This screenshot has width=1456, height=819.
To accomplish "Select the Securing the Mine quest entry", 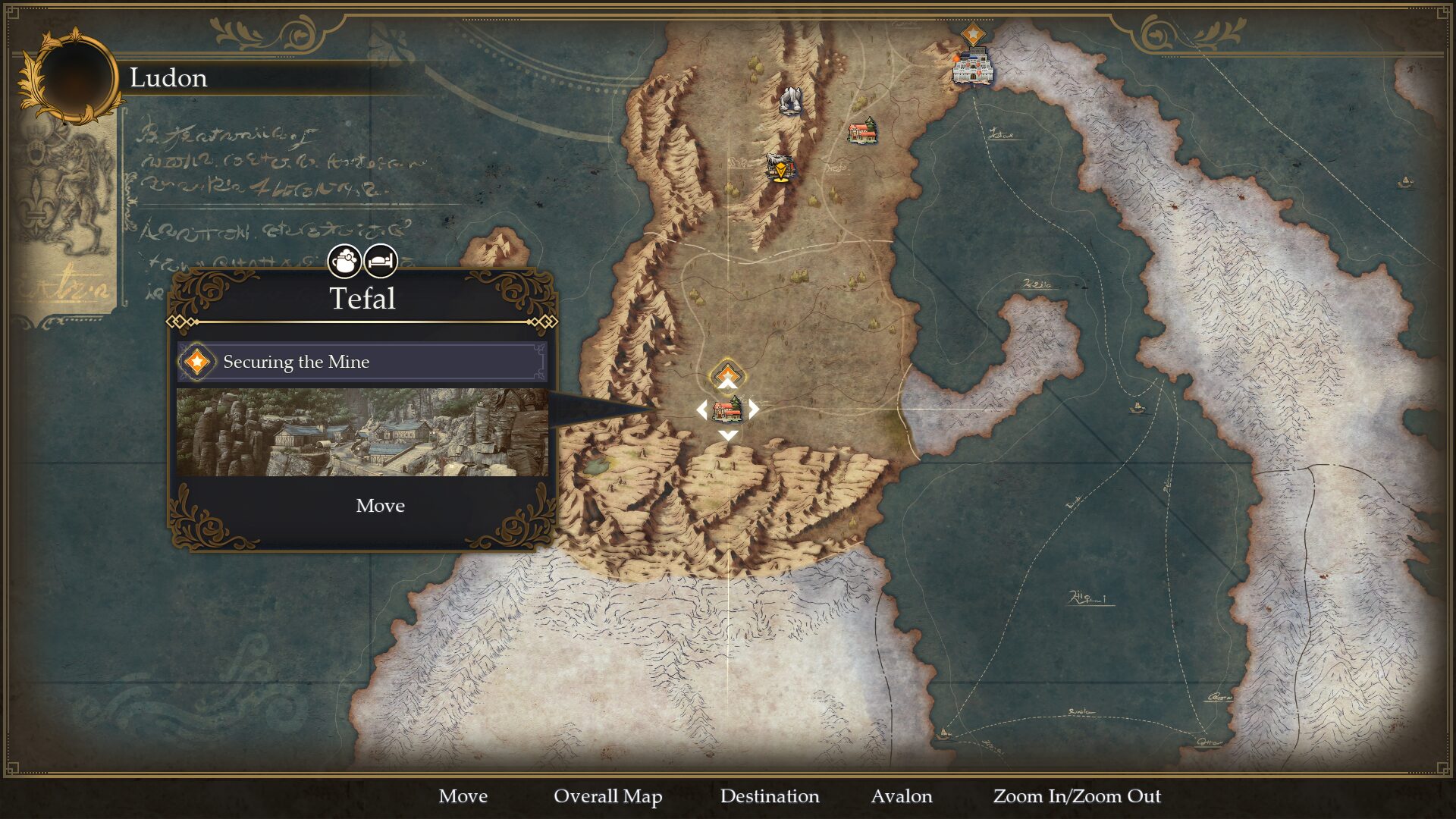I will [x=362, y=362].
